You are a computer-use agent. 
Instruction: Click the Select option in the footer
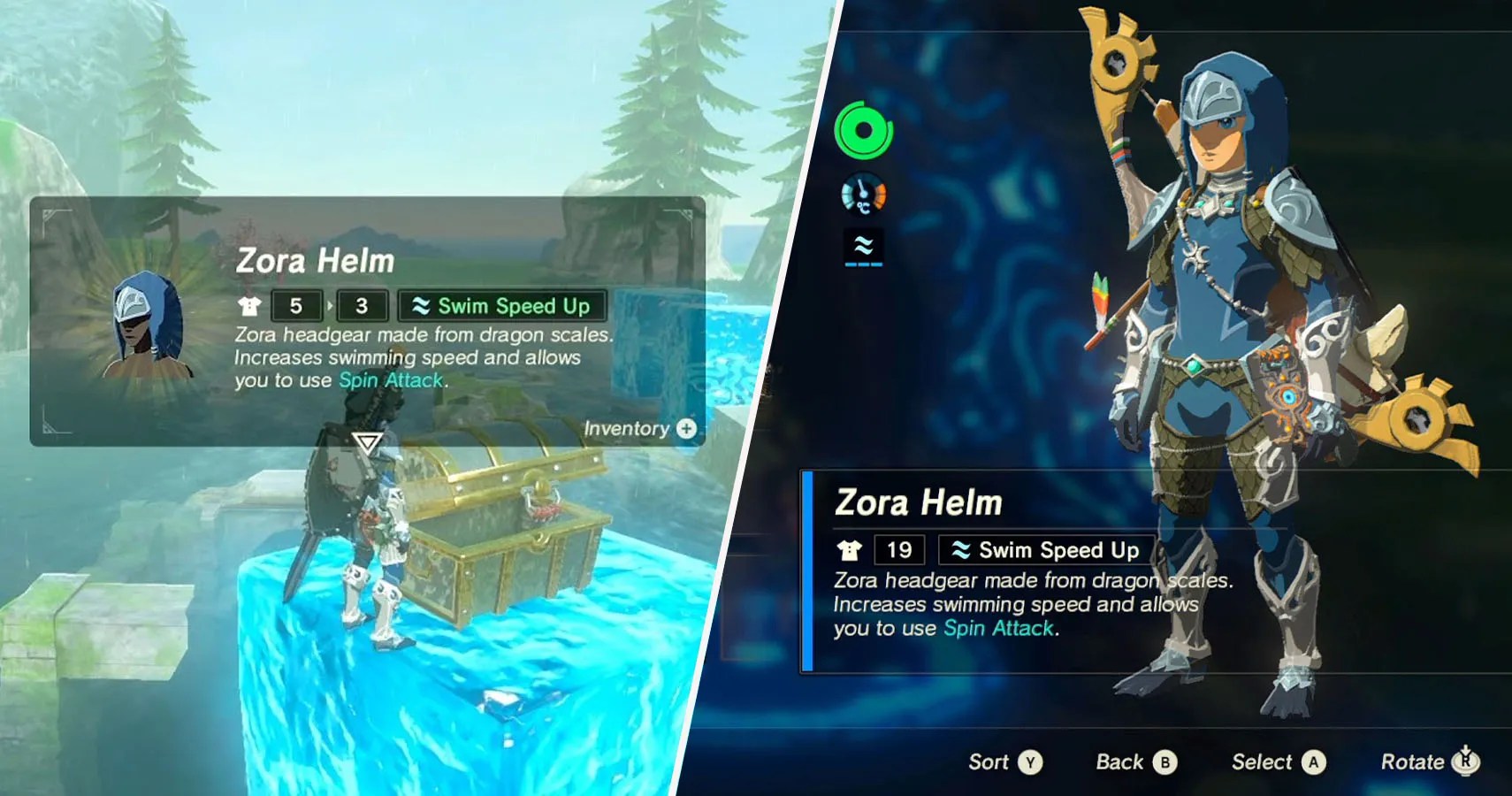1279,762
